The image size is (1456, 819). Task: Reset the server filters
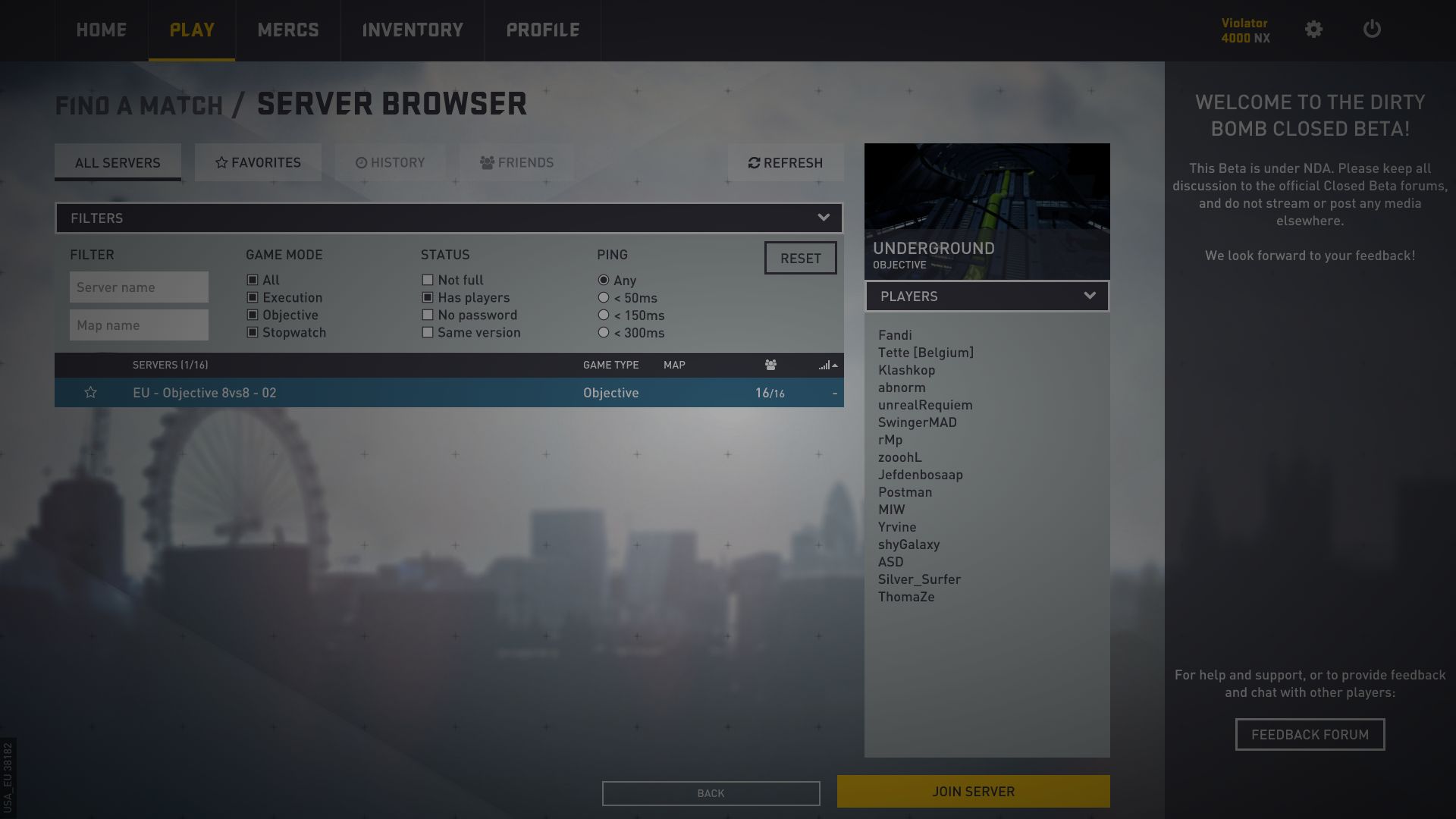point(800,258)
